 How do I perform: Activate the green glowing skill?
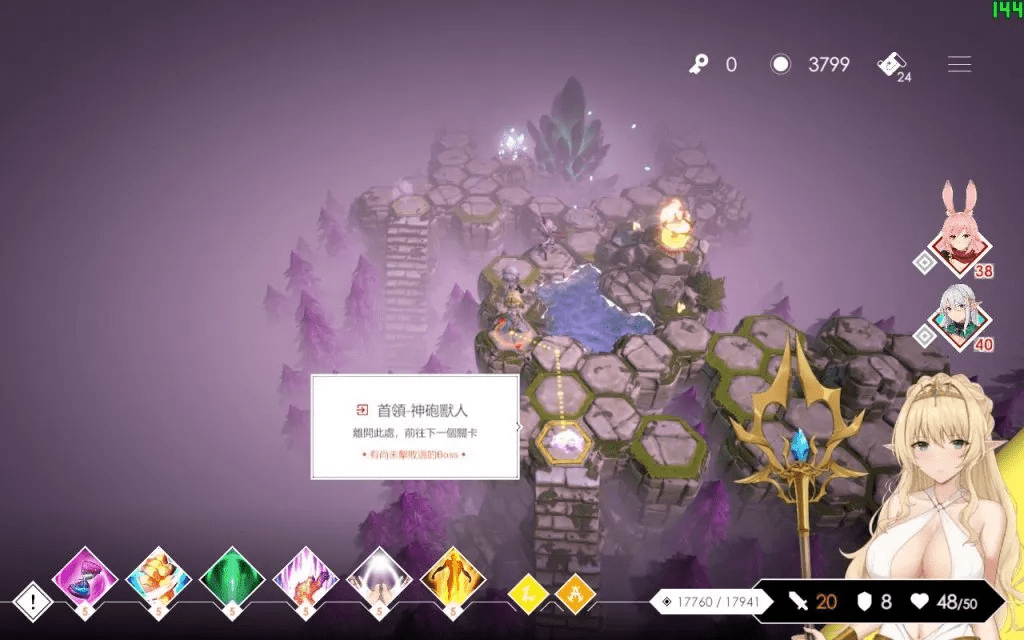point(232,578)
